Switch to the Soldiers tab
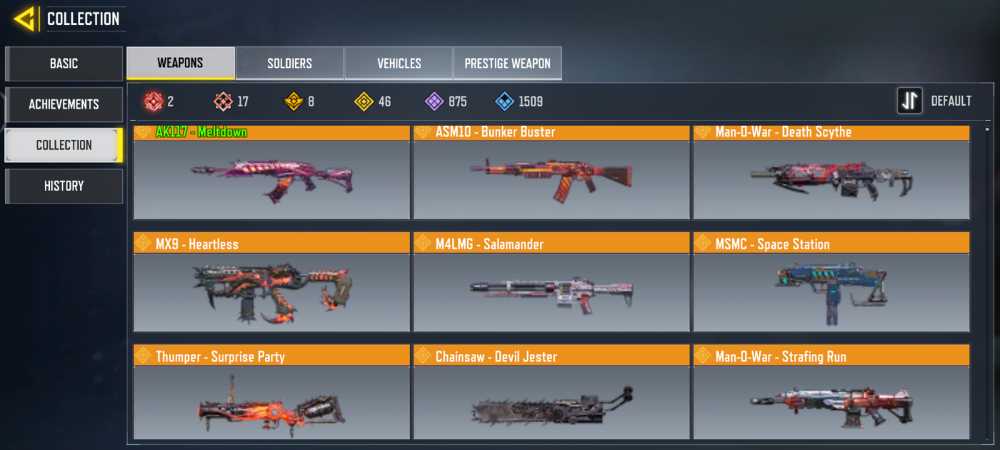1000x450 pixels. click(x=289, y=63)
